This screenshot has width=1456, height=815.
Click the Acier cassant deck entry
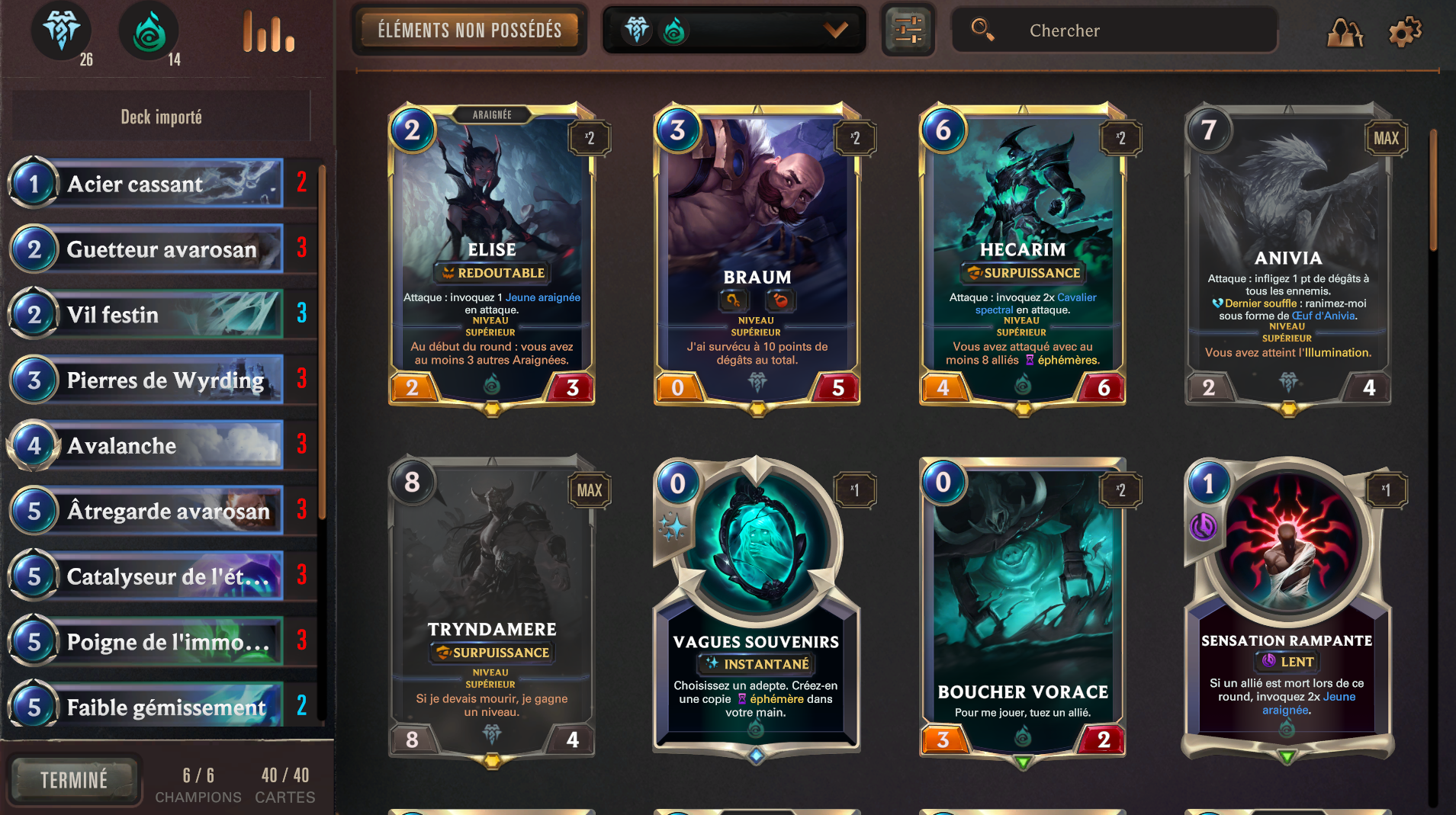[153, 183]
